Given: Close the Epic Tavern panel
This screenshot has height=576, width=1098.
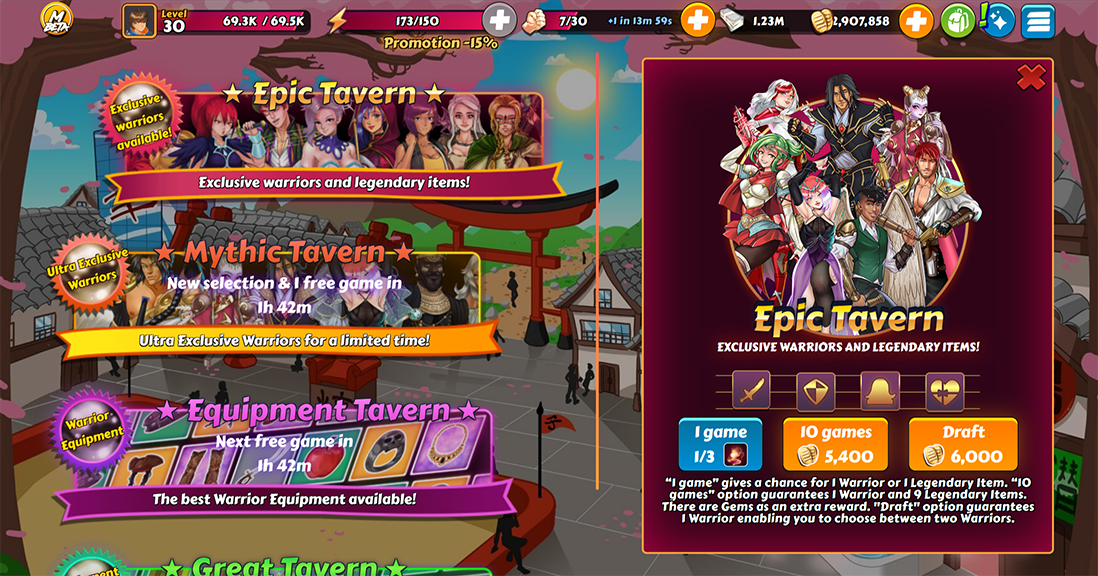Looking at the screenshot, I should (1030, 77).
